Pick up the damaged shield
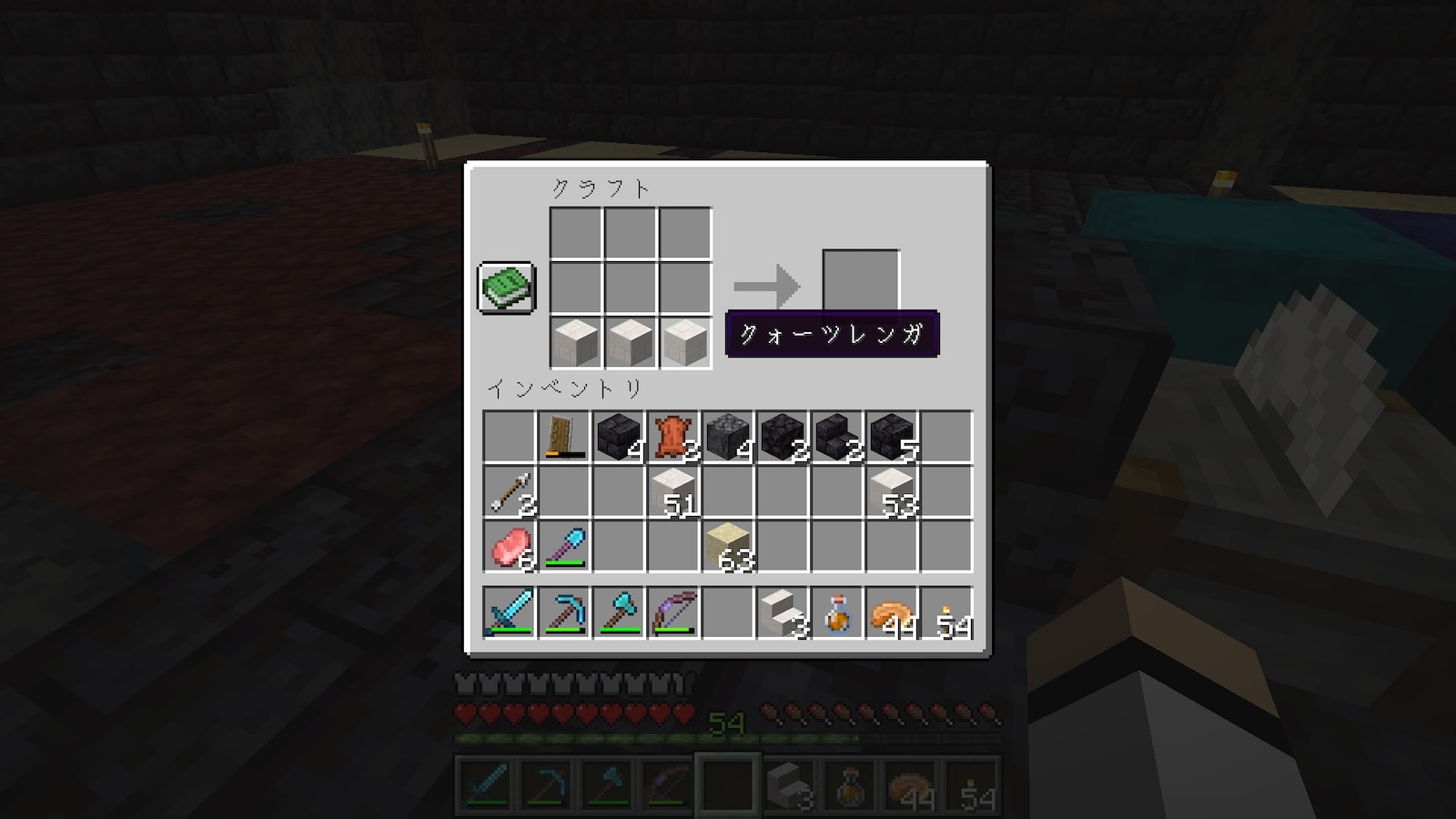Viewport: 1456px width, 819px height. pos(564,438)
